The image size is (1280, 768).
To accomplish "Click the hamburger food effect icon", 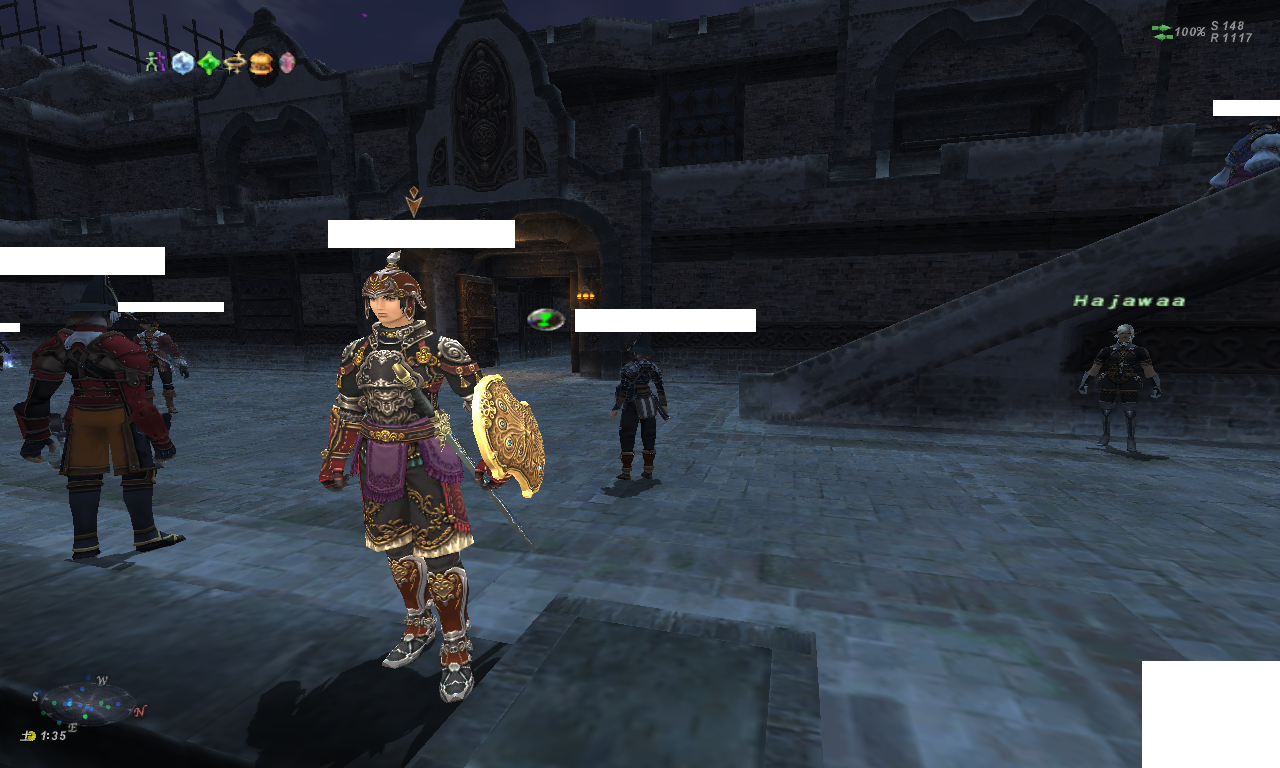I will pos(261,63).
